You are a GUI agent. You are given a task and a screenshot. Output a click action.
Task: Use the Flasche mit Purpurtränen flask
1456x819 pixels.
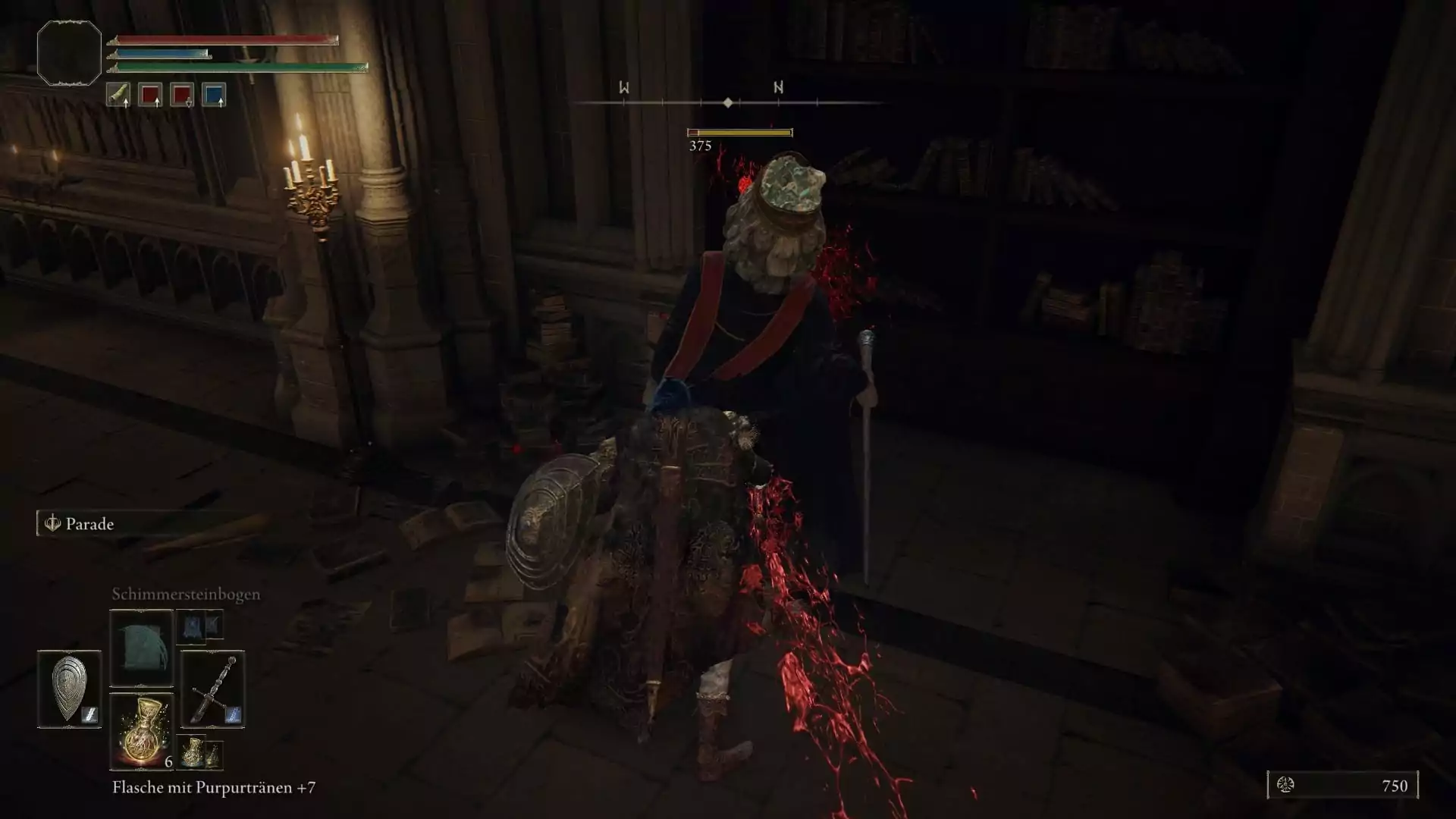[x=142, y=731]
